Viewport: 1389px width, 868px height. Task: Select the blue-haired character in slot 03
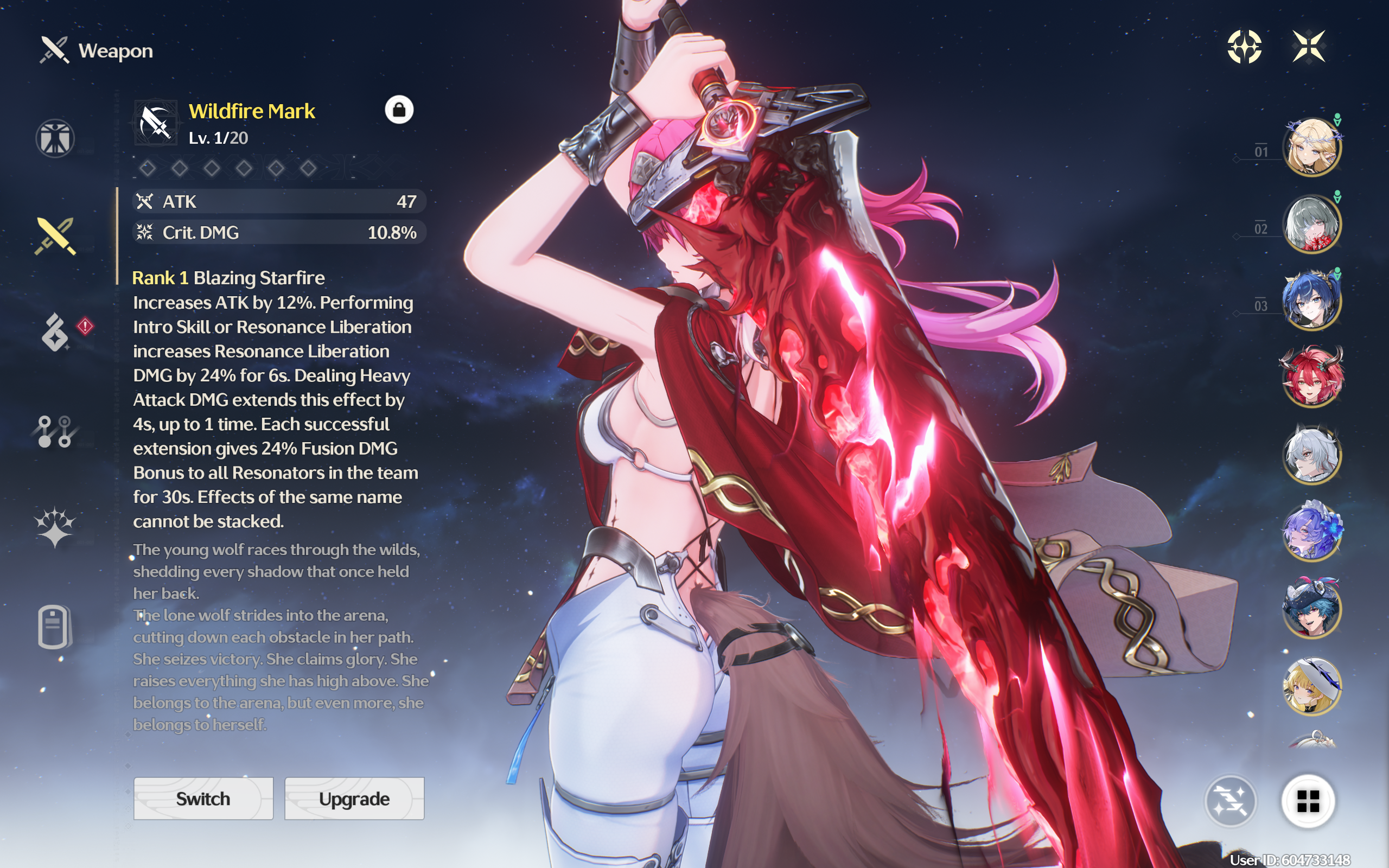tap(1312, 301)
